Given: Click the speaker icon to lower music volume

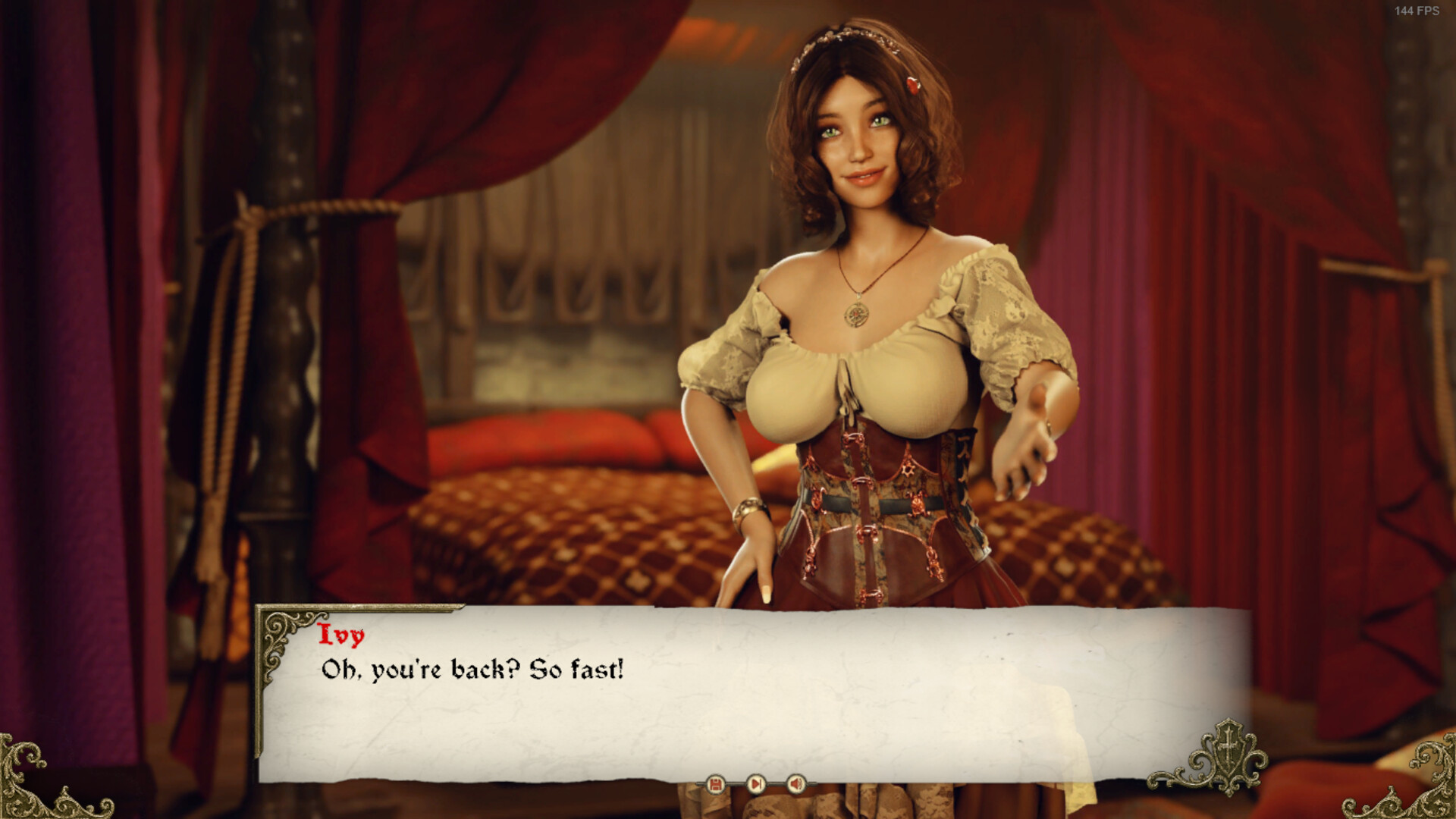Looking at the screenshot, I should [795, 783].
